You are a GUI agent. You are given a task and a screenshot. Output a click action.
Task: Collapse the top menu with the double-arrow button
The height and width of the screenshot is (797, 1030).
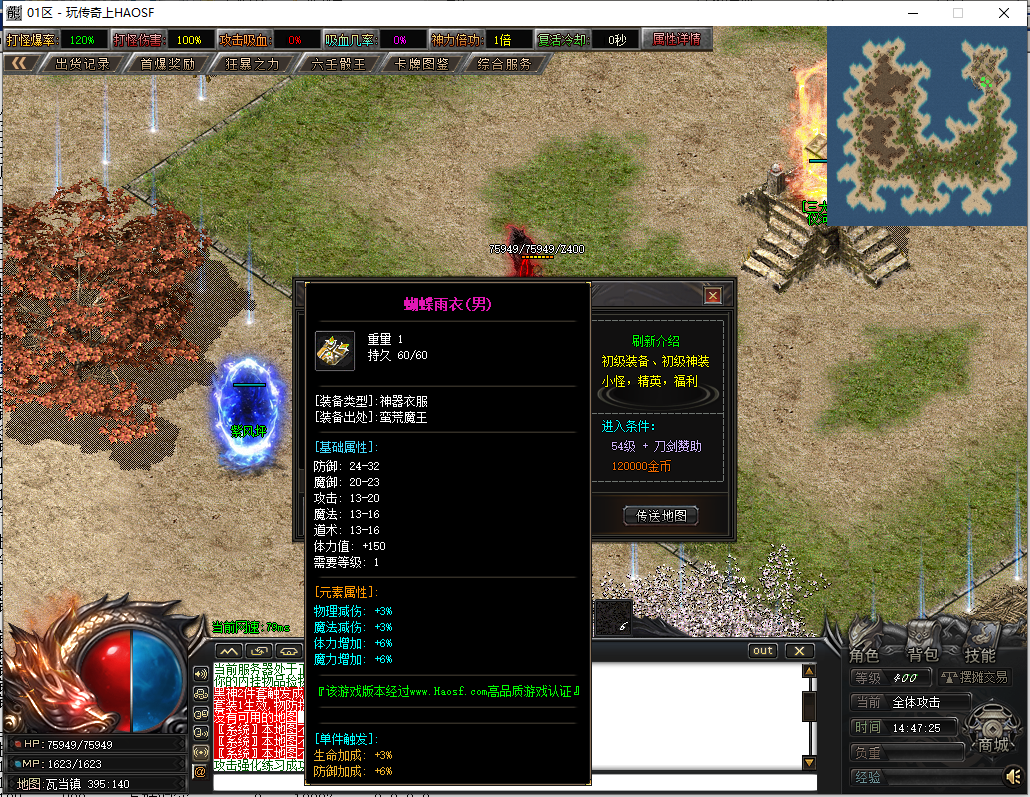point(21,64)
